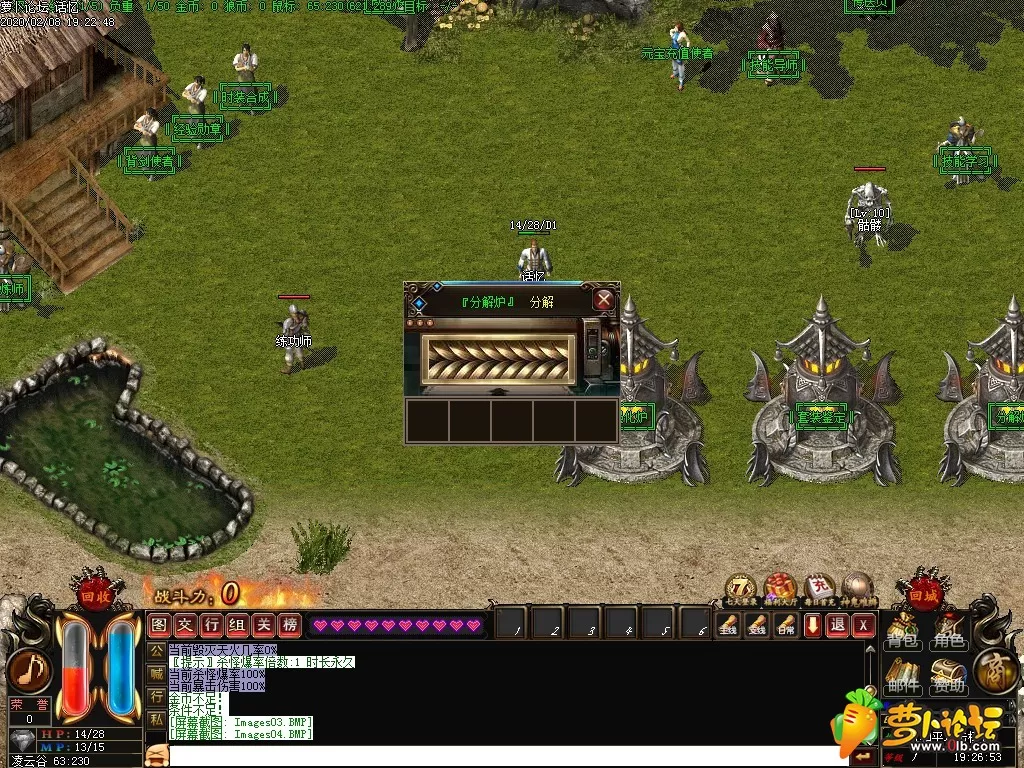1024x768 pixels.
Task: Open the 福利大厅 gift box icon
Action: 779,588
